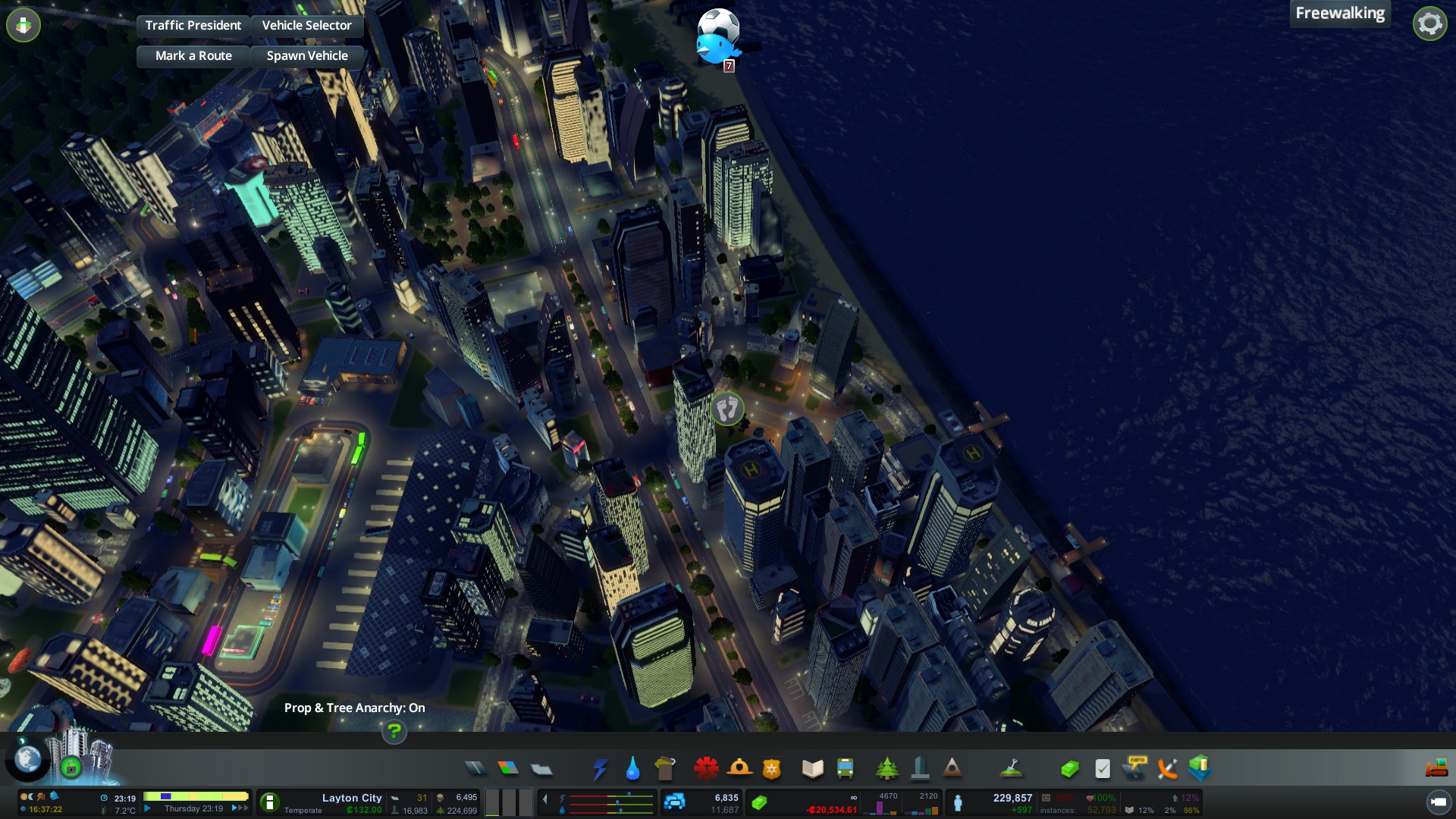Open the Electricity lightning bolt menu
Image resolution: width=1456 pixels, height=819 pixels.
click(x=600, y=769)
